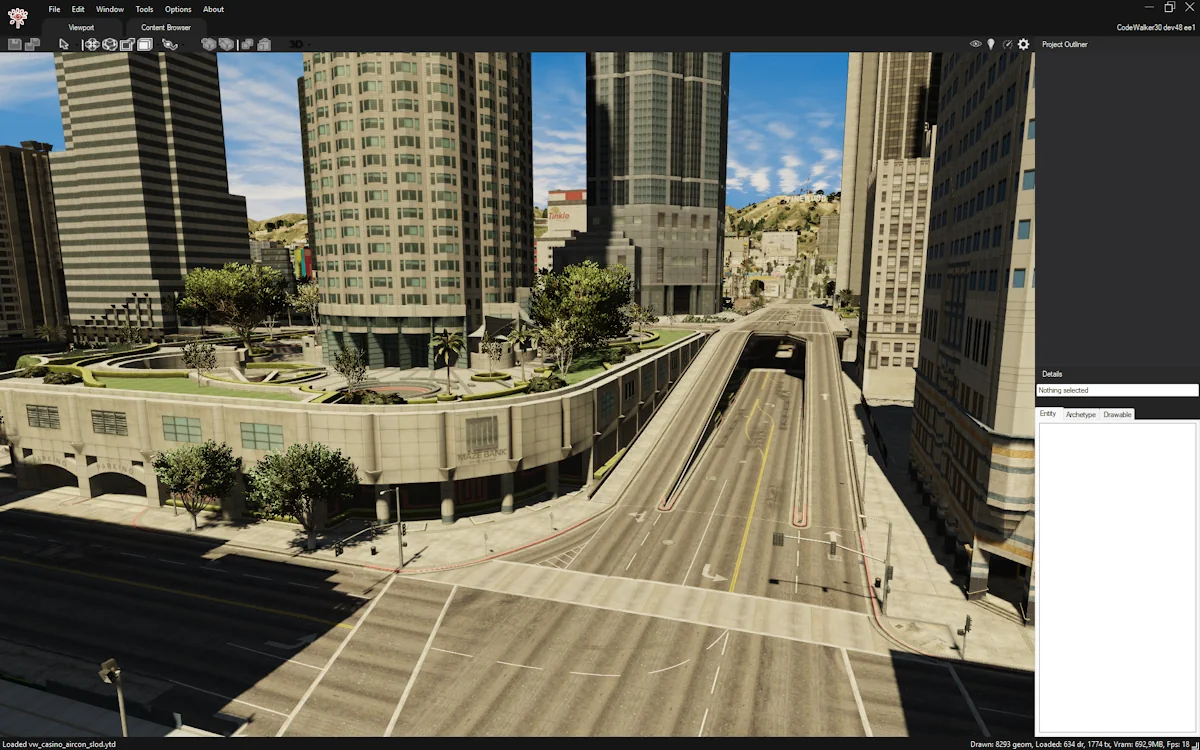Click the light bulb lighting icon
The height and width of the screenshot is (750, 1200).
point(991,44)
